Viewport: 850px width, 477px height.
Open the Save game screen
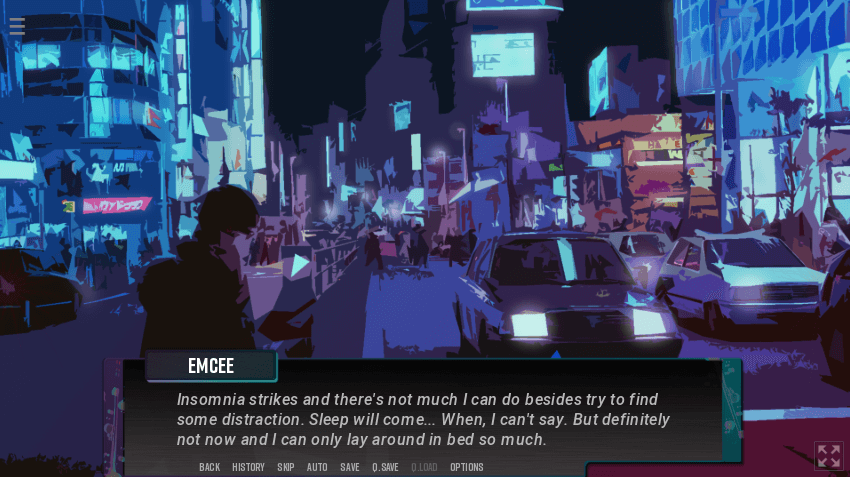tap(350, 467)
